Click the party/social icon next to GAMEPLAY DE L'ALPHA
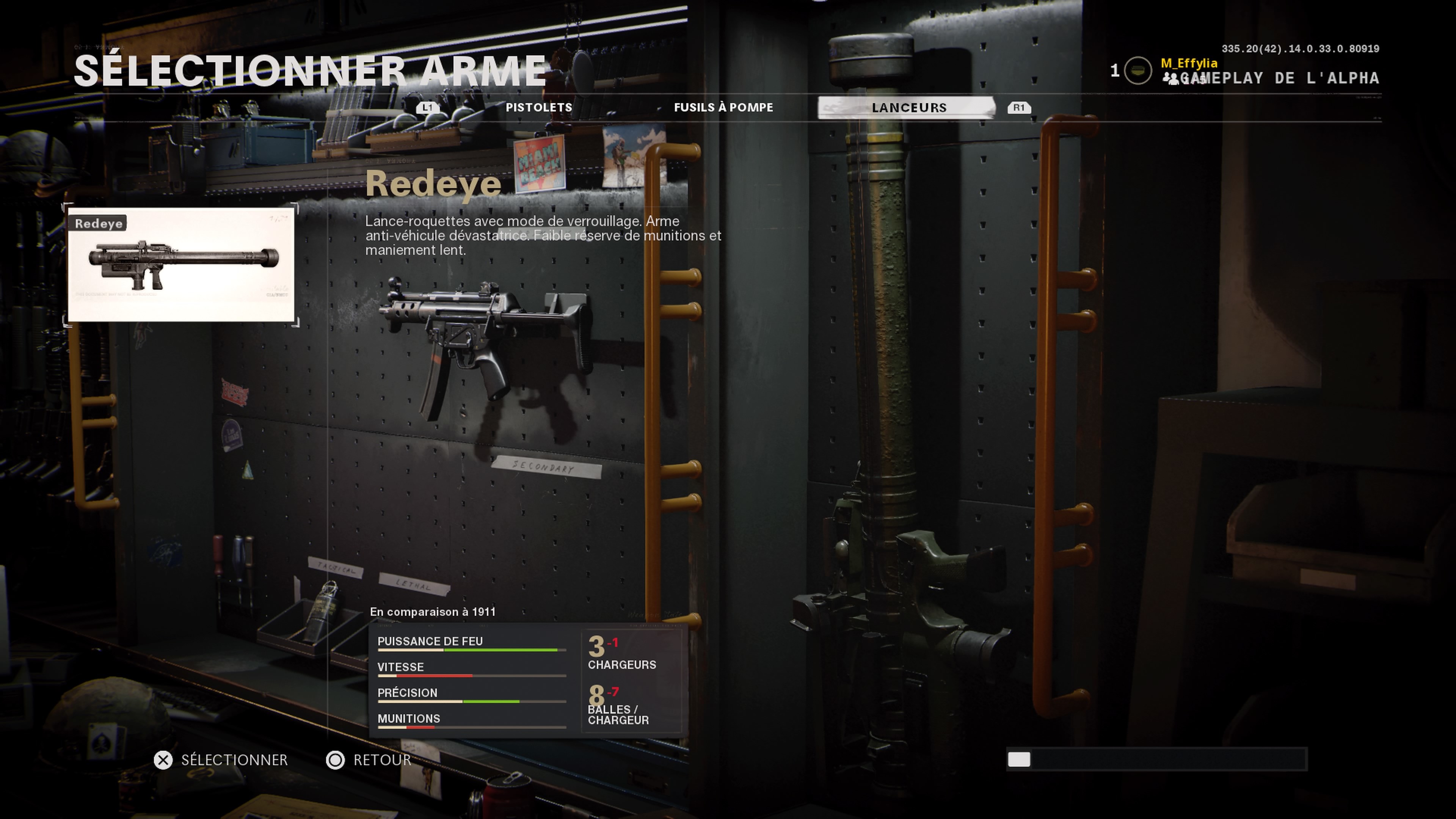This screenshot has height=819, width=1456. pyautogui.click(x=1171, y=80)
